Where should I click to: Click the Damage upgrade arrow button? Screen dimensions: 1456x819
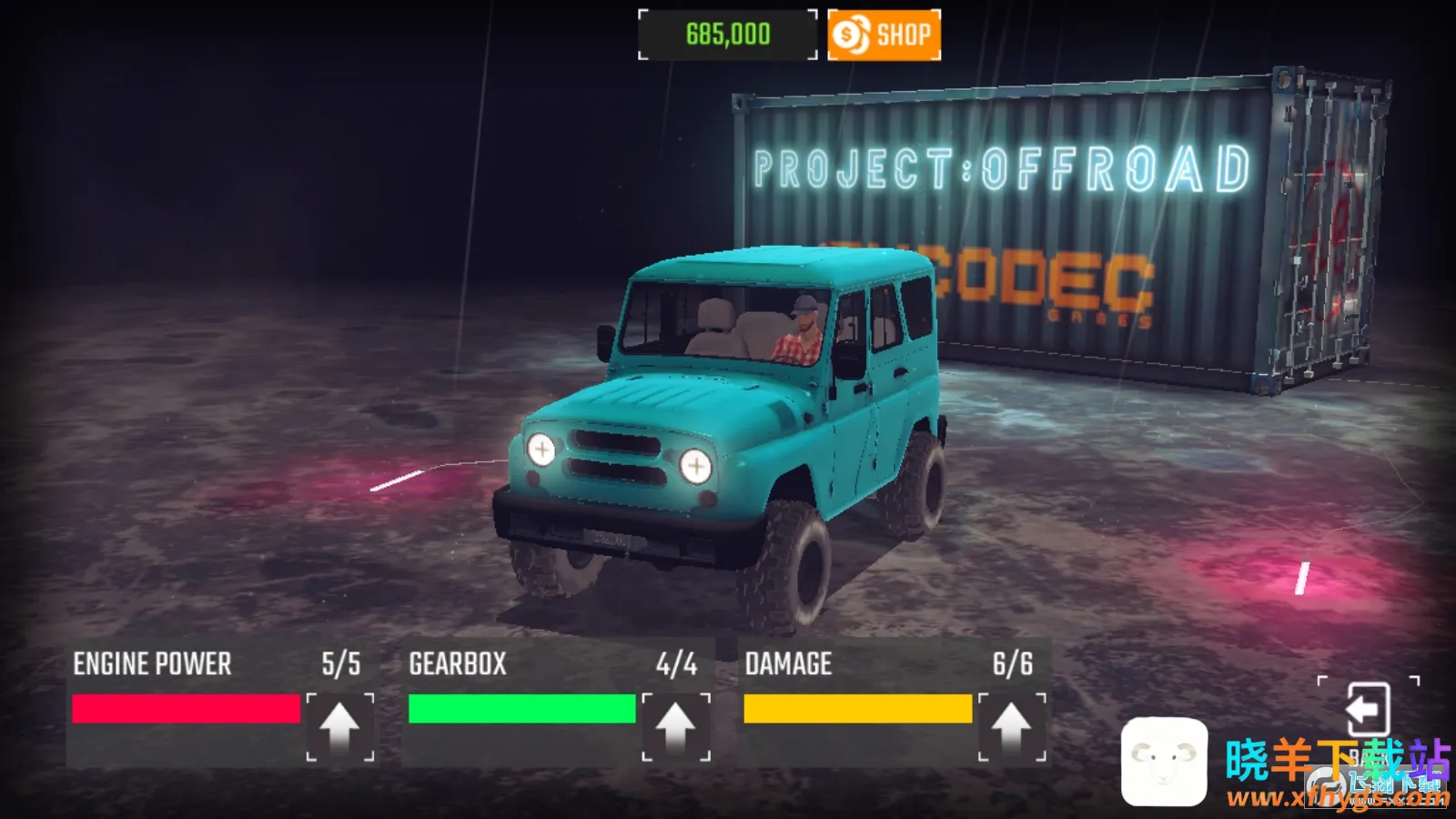tap(1011, 726)
